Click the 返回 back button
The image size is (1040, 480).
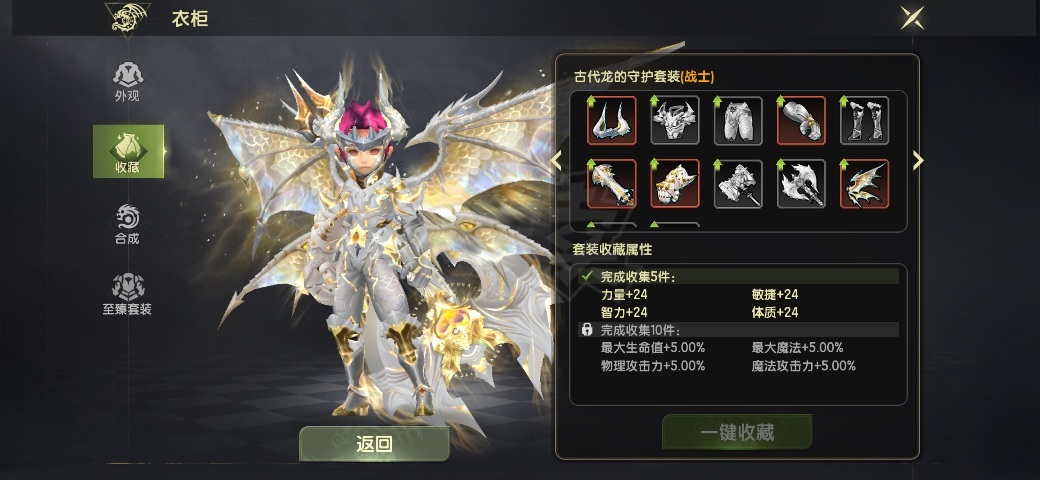tap(374, 444)
